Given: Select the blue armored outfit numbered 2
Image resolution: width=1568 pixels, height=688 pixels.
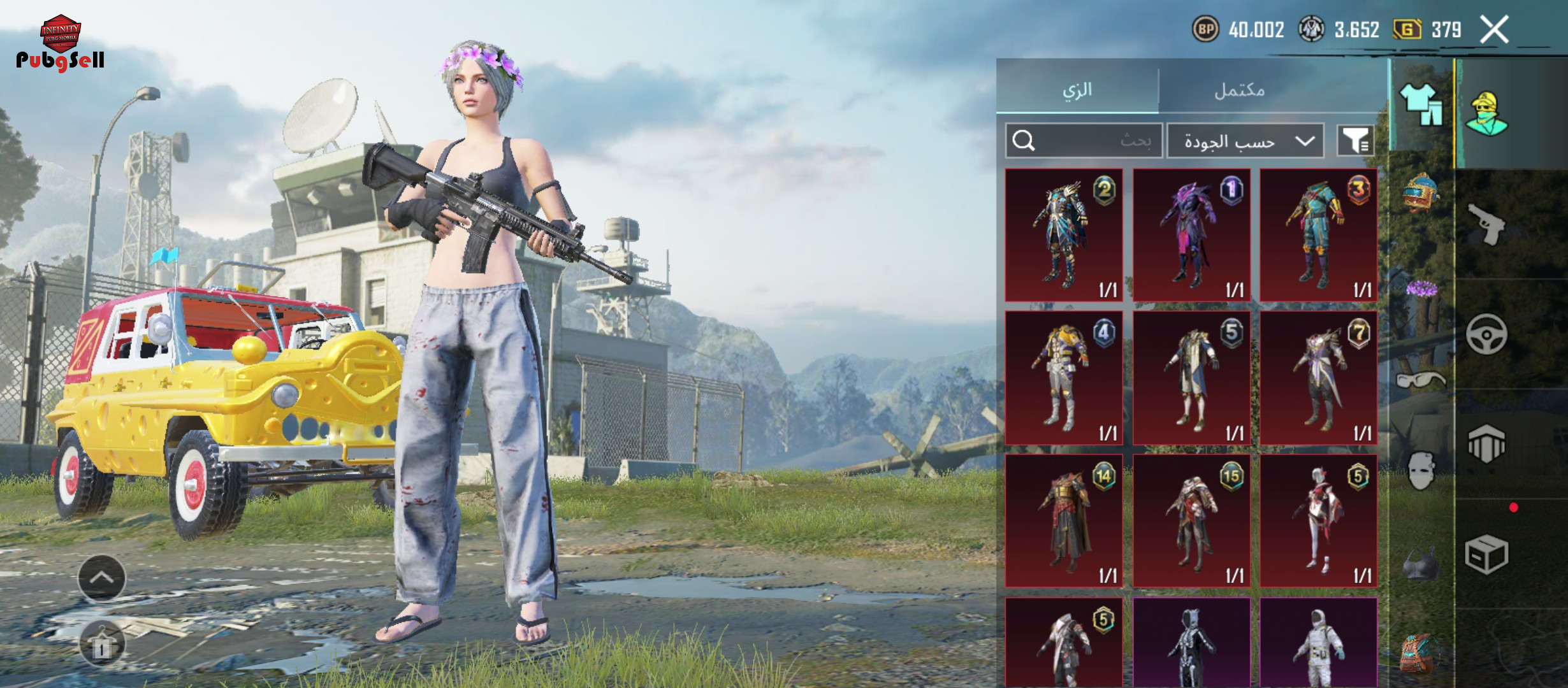Looking at the screenshot, I should pyautogui.click(x=1064, y=235).
